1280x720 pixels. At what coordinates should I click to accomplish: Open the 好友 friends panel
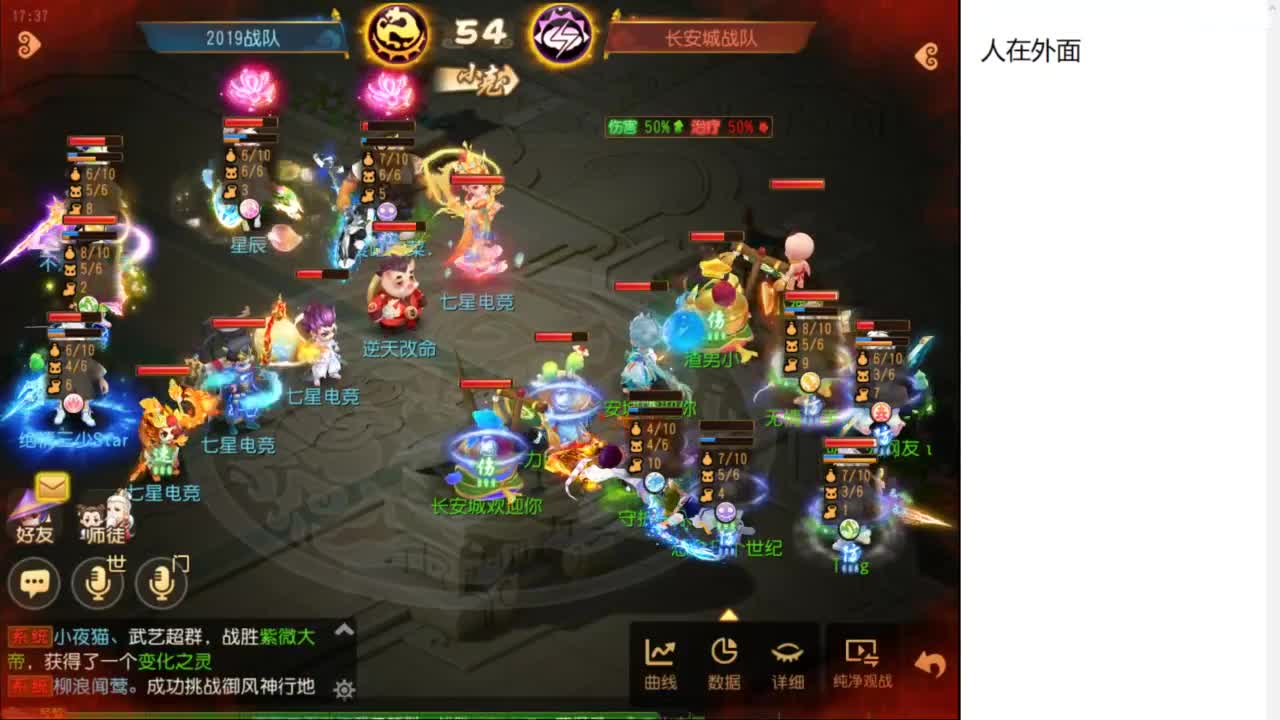click(32, 518)
